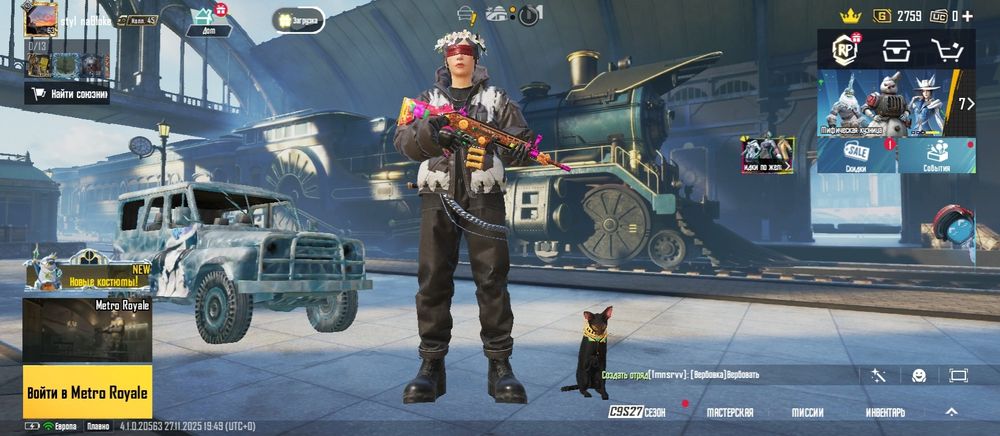Viewport: 1000px width, 436px height.
Task: Add UC with the plus button
Action: pos(967,16)
